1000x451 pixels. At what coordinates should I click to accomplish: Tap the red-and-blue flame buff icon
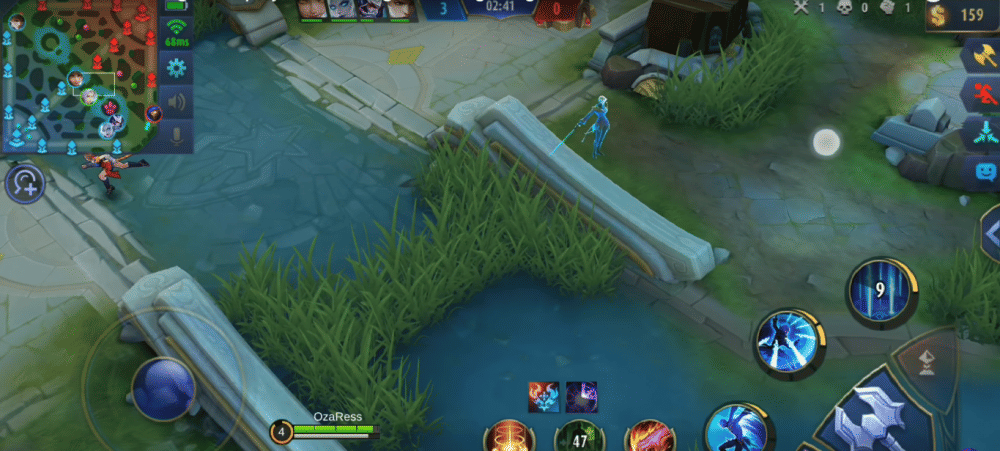[x=543, y=396]
